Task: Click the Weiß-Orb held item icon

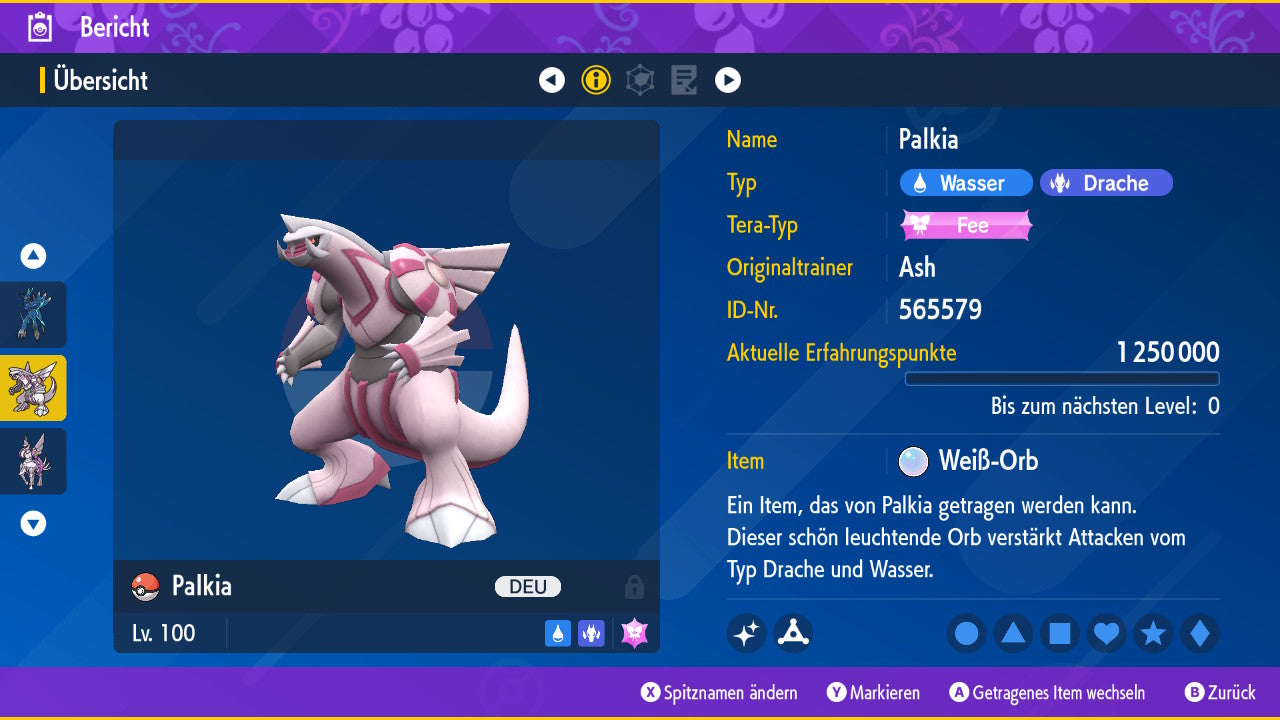Action: pos(913,461)
